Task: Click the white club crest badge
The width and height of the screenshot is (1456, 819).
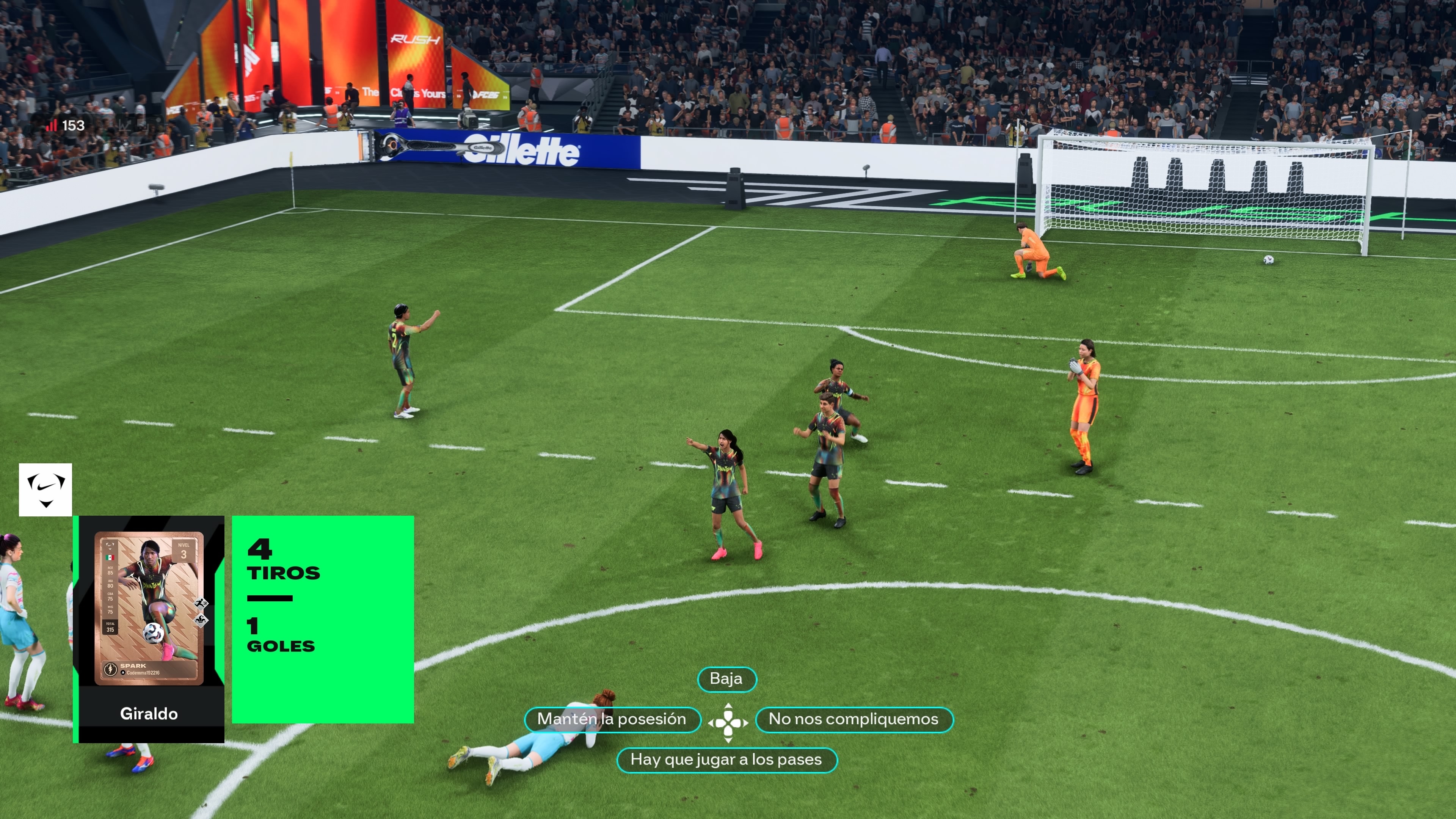Action: [x=45, y=490]
